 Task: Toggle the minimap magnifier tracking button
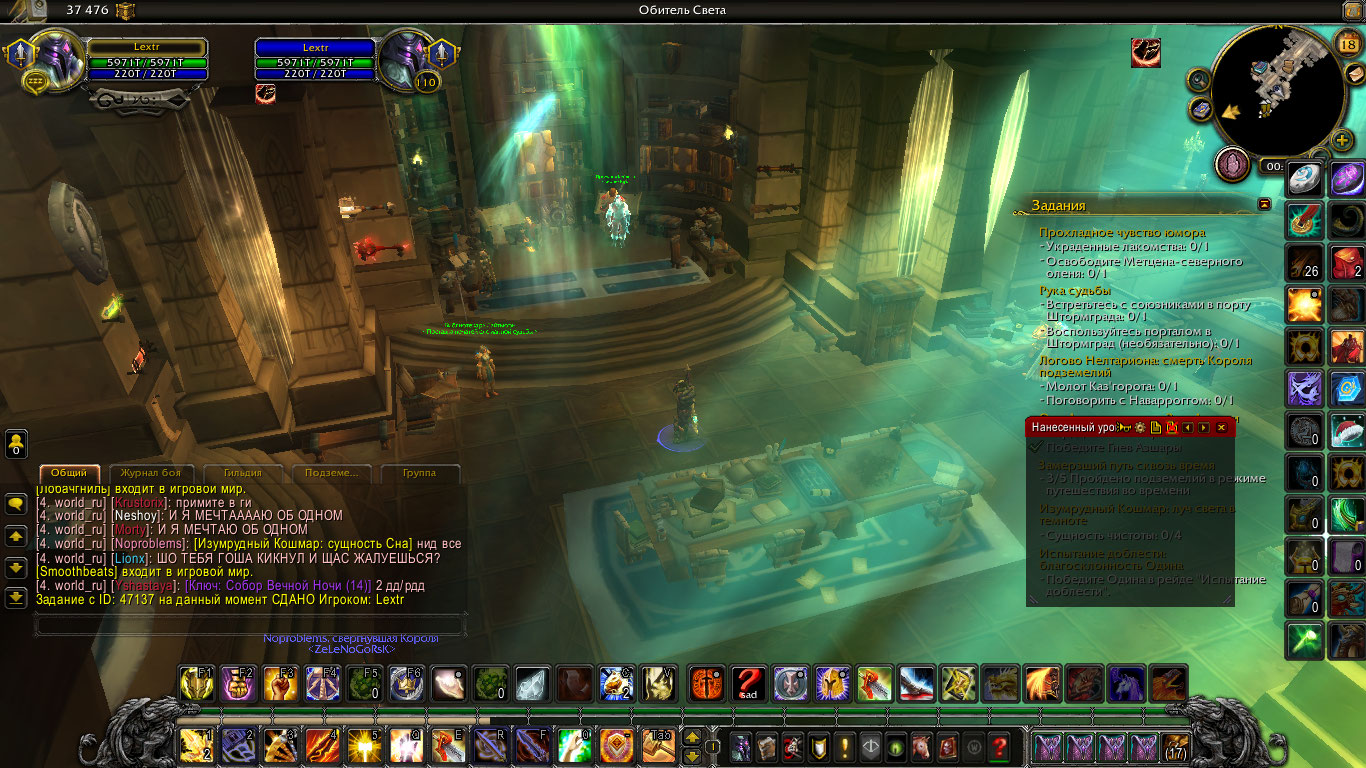(1199, 78)
